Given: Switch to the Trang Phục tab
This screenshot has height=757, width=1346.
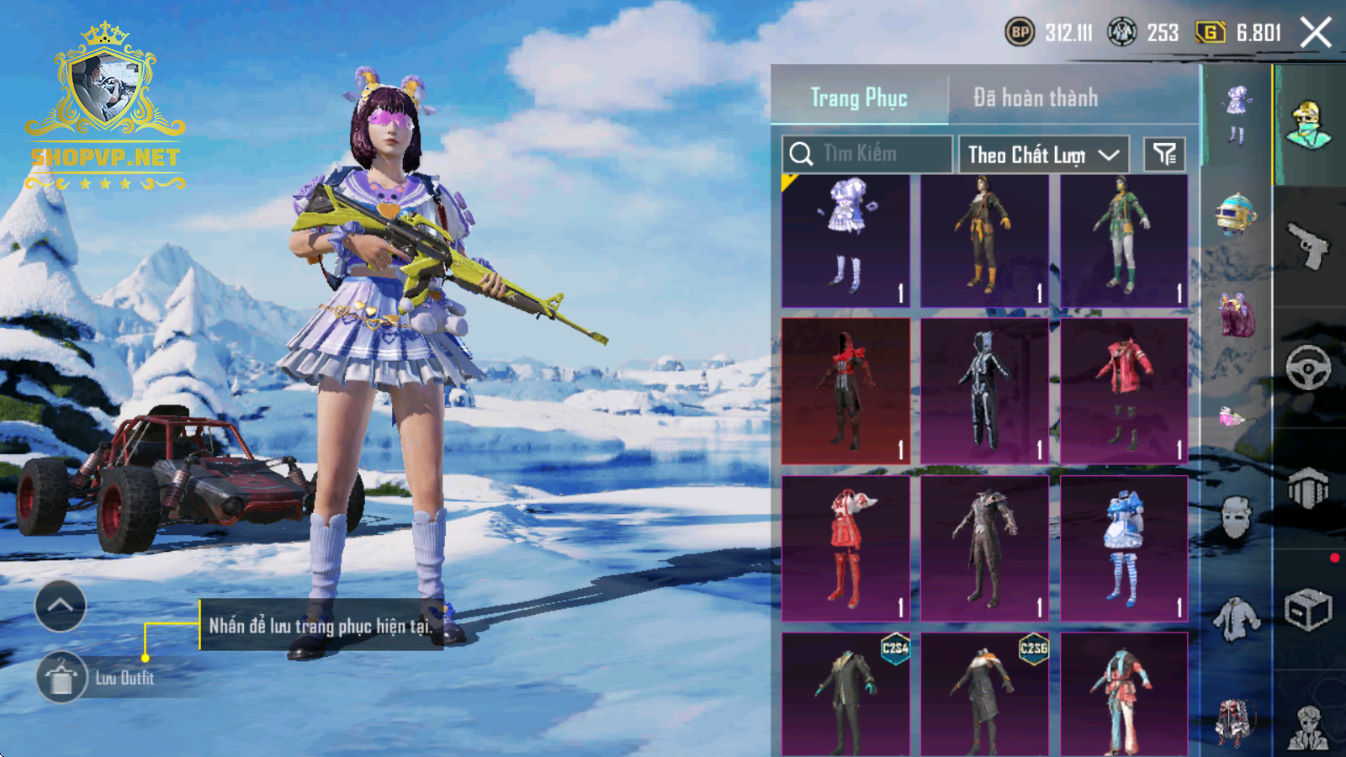Looking at the screenshot, I should [x=858, y=98].
